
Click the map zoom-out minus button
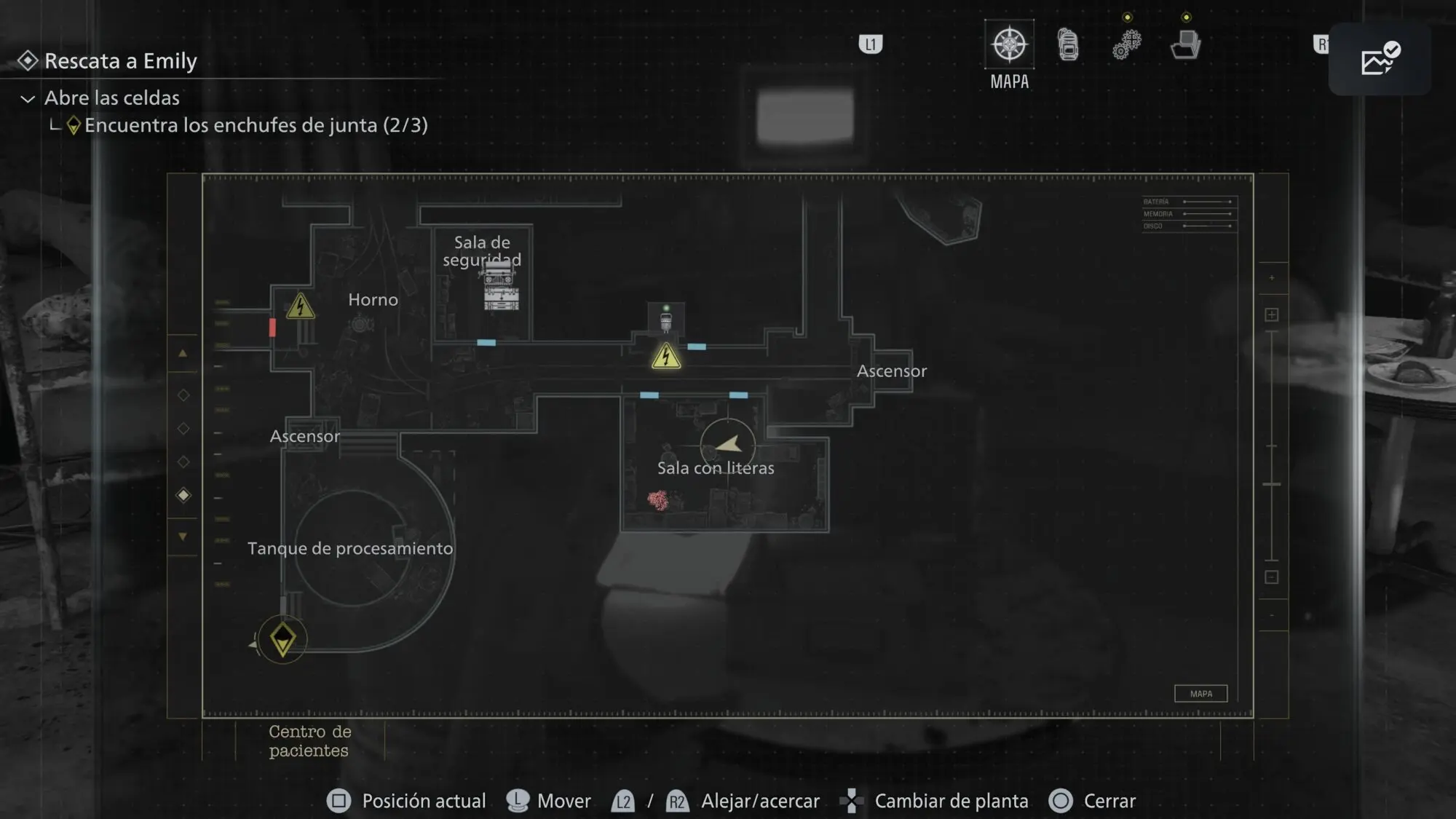(1272, 577)
